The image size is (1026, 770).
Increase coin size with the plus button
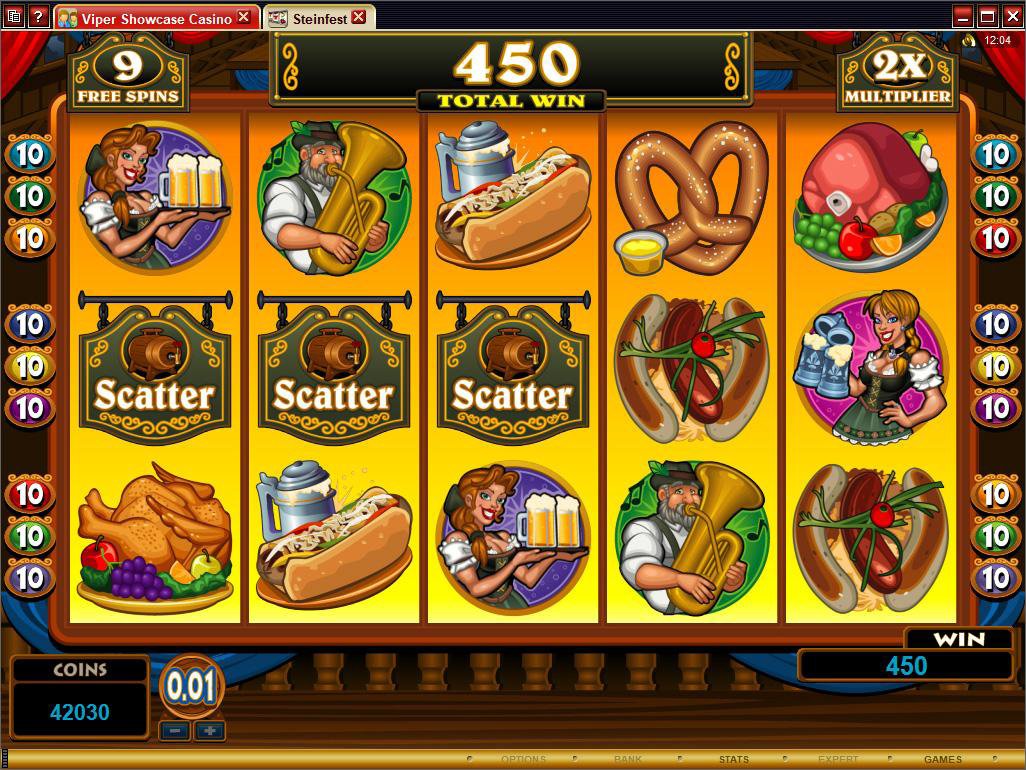[x=209, y=731]
